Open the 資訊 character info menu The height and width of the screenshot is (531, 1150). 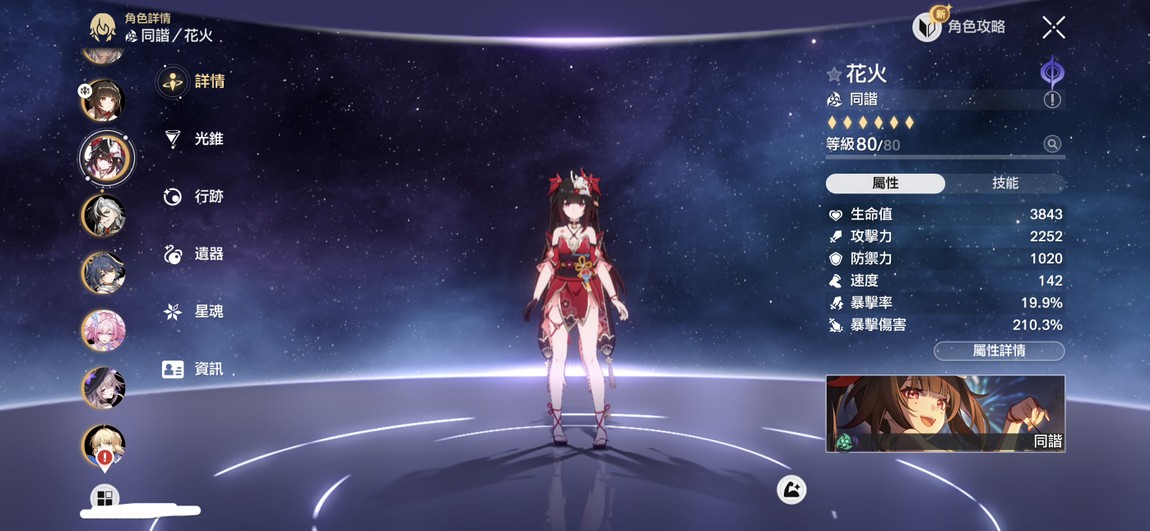(x=195, y=369)
